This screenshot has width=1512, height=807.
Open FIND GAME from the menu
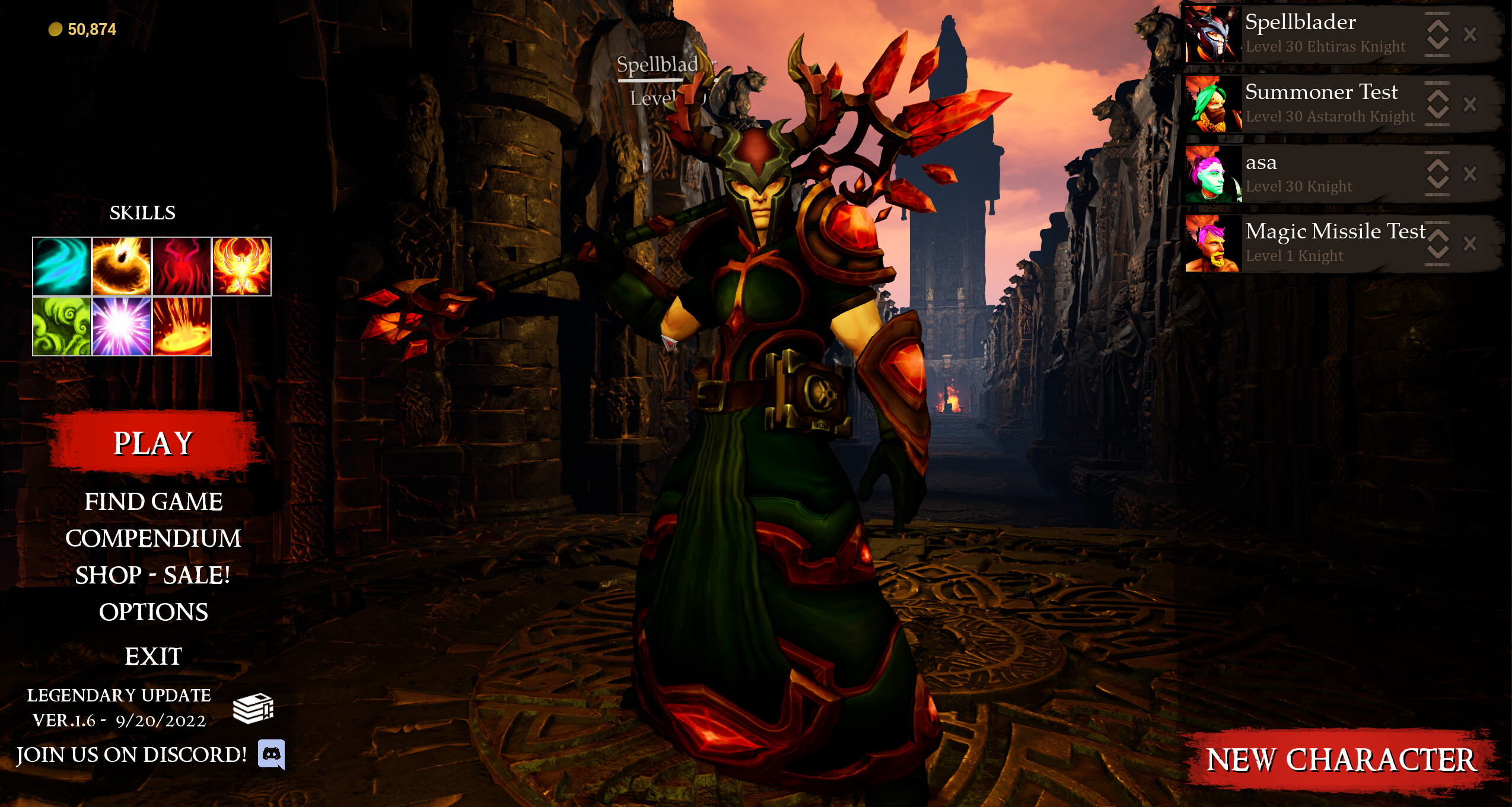tap(155, 502)
